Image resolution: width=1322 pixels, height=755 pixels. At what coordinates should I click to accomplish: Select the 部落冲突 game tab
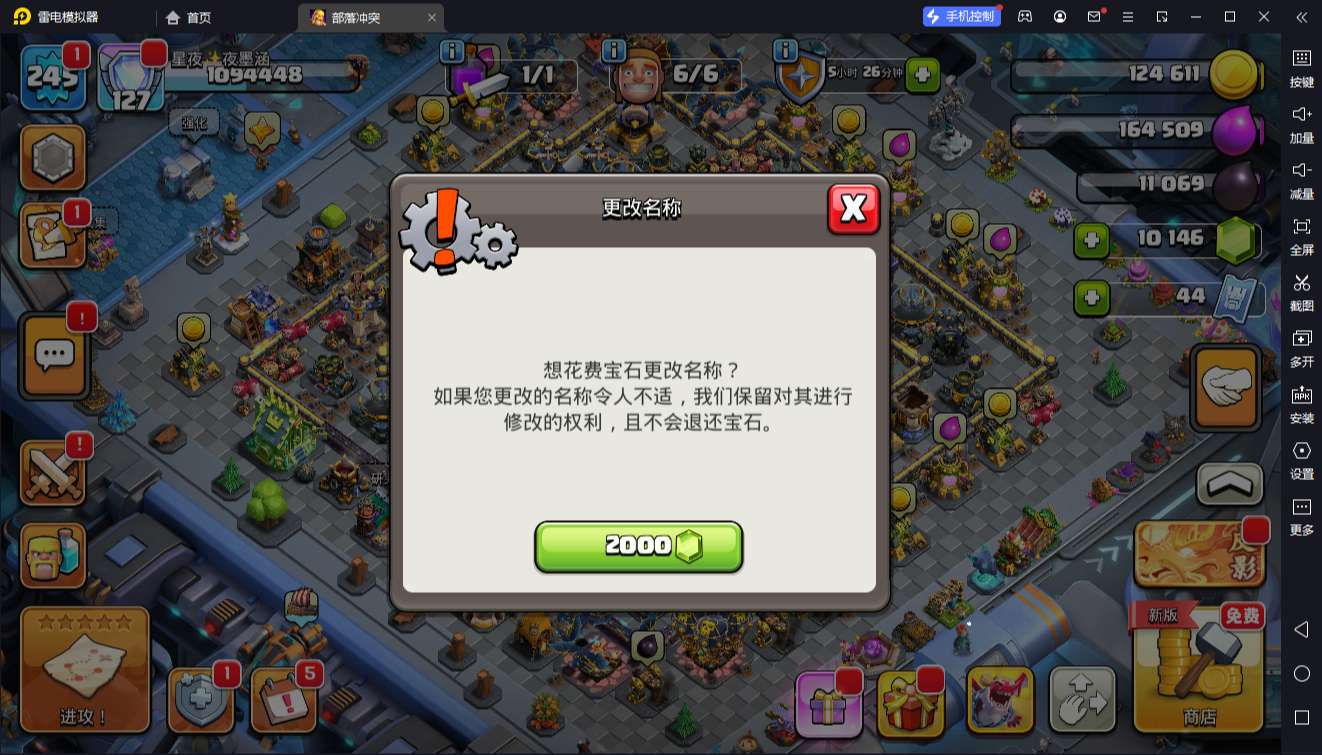click(355, 17)
